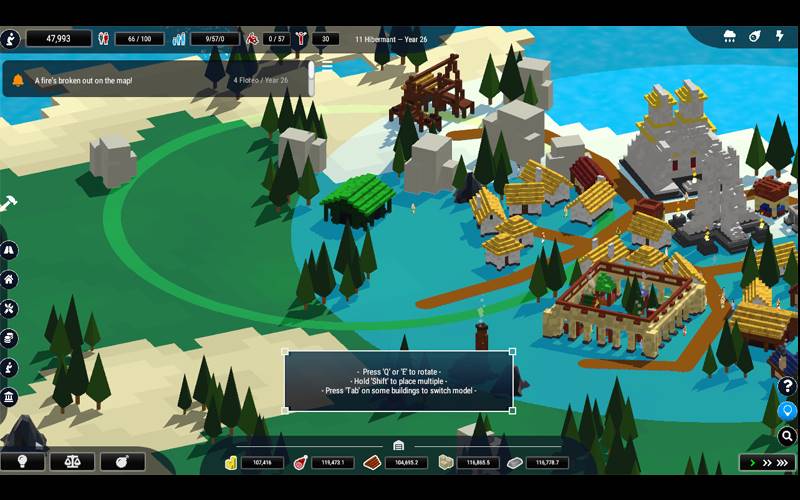Use the lightning bolt power
This screenshot has width=800, height=500.
780,37
